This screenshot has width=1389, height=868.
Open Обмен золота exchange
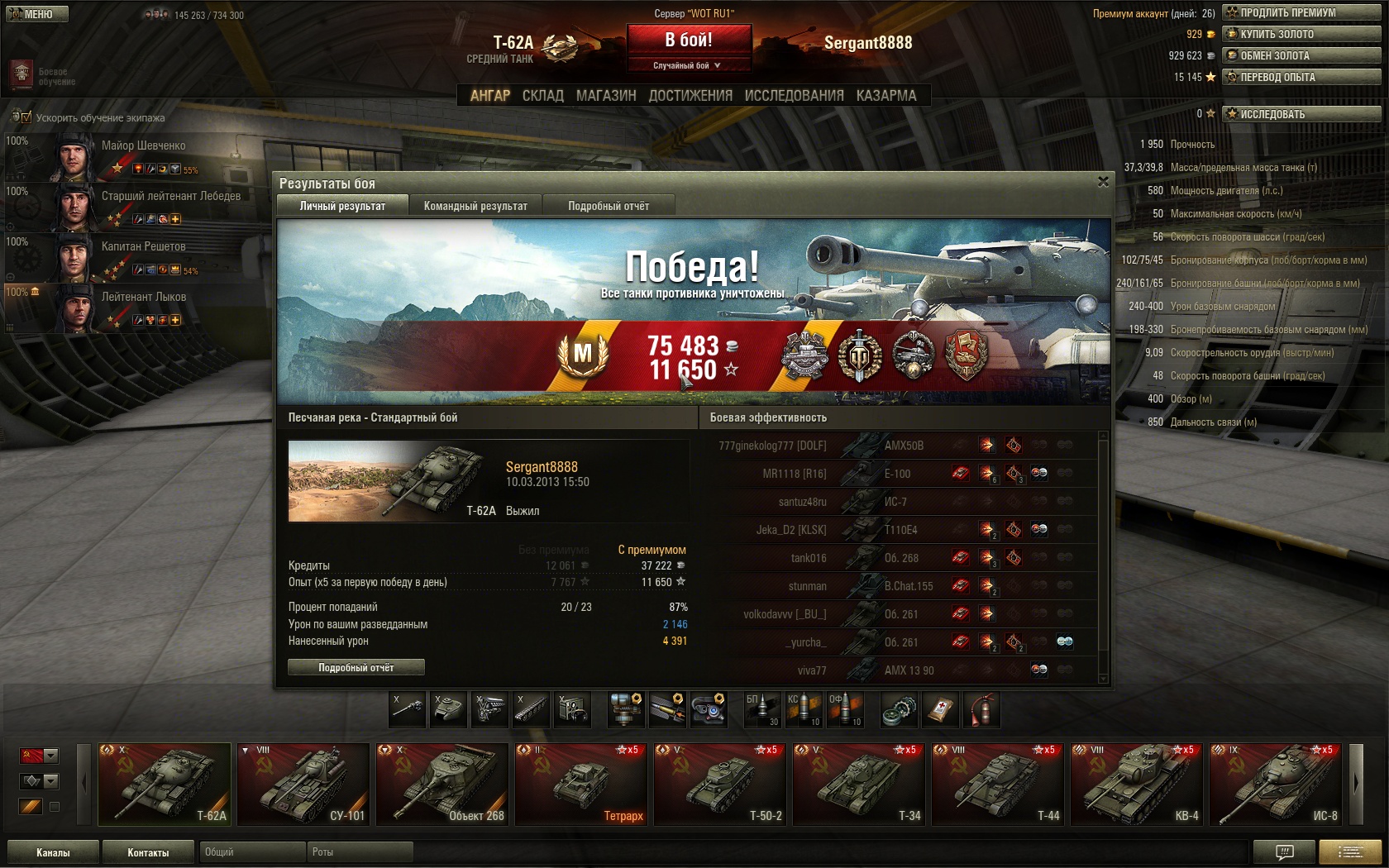[x=1301, y=55]
